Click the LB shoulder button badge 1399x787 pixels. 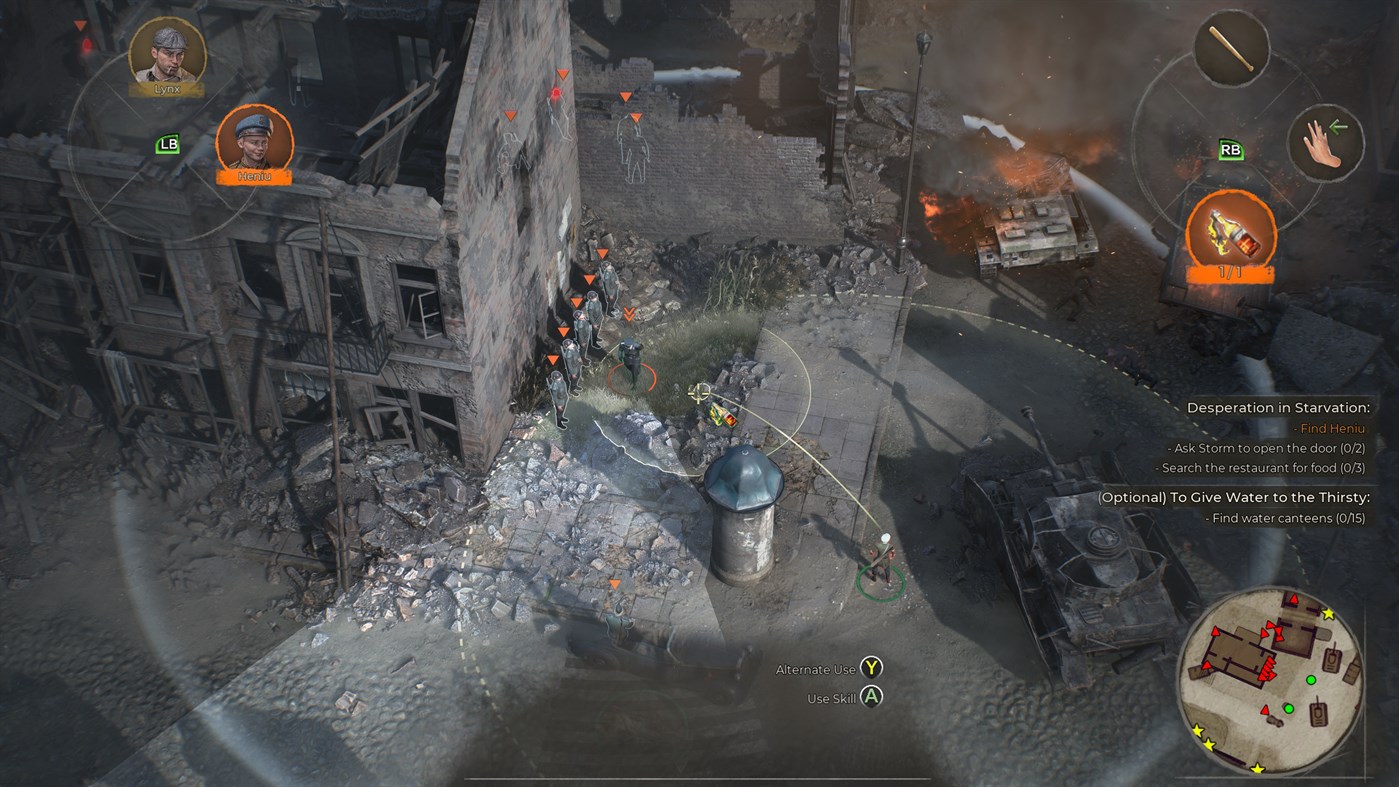[x=168, y=144]
